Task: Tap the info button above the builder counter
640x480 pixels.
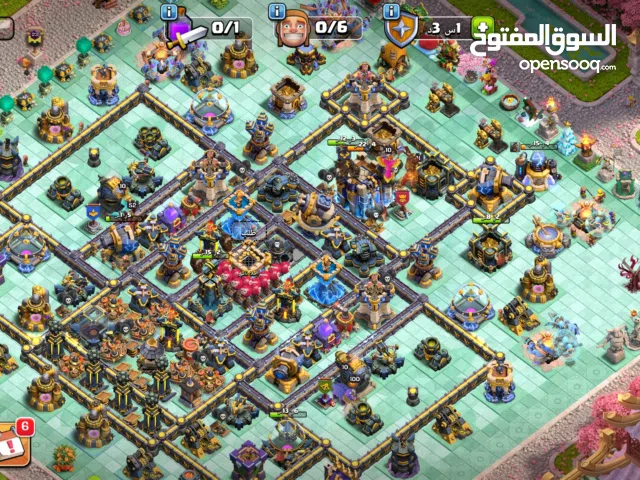Action: click(278, 12)
